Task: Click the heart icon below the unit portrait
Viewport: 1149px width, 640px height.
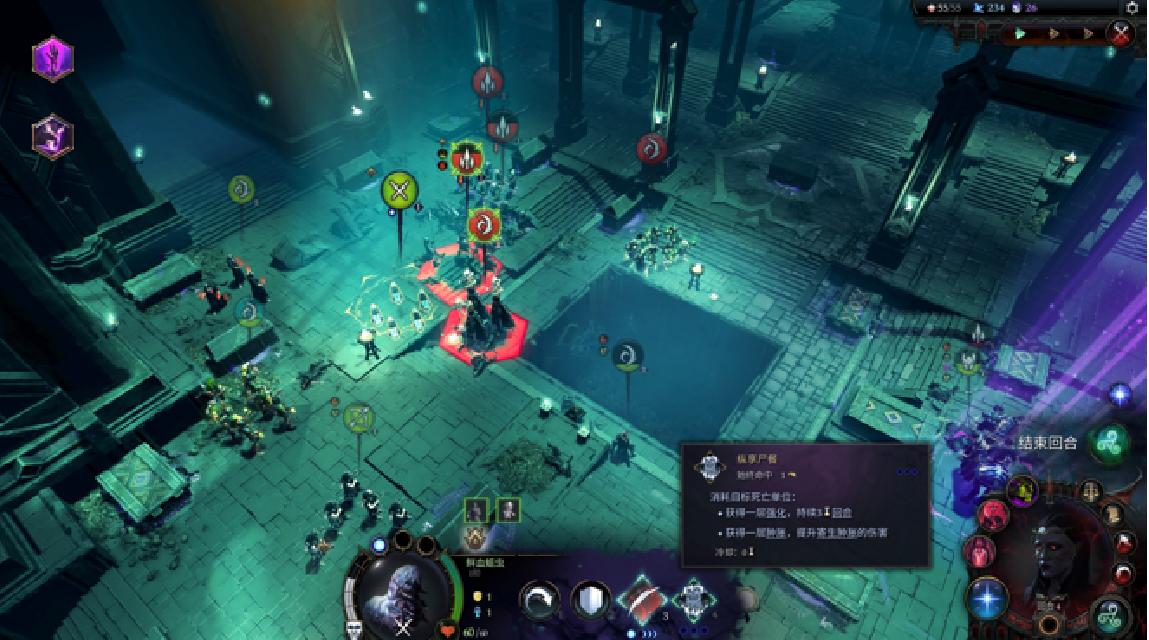Action: pyautogui.click(x=448, y=631)
